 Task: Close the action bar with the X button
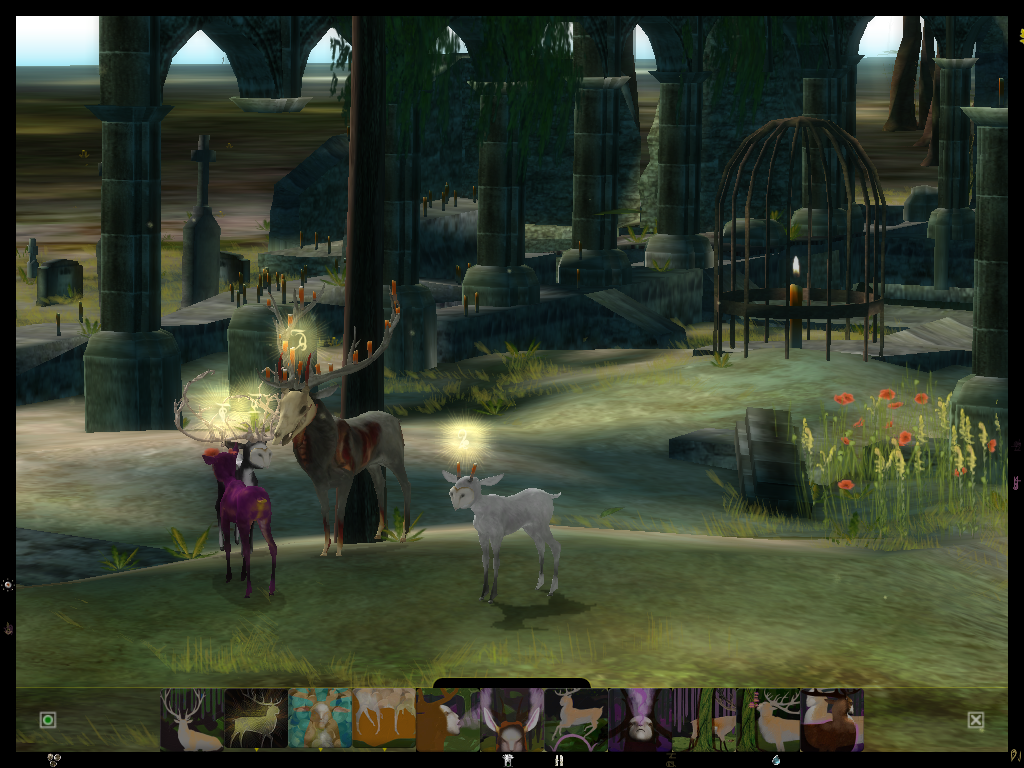[976, 720]
